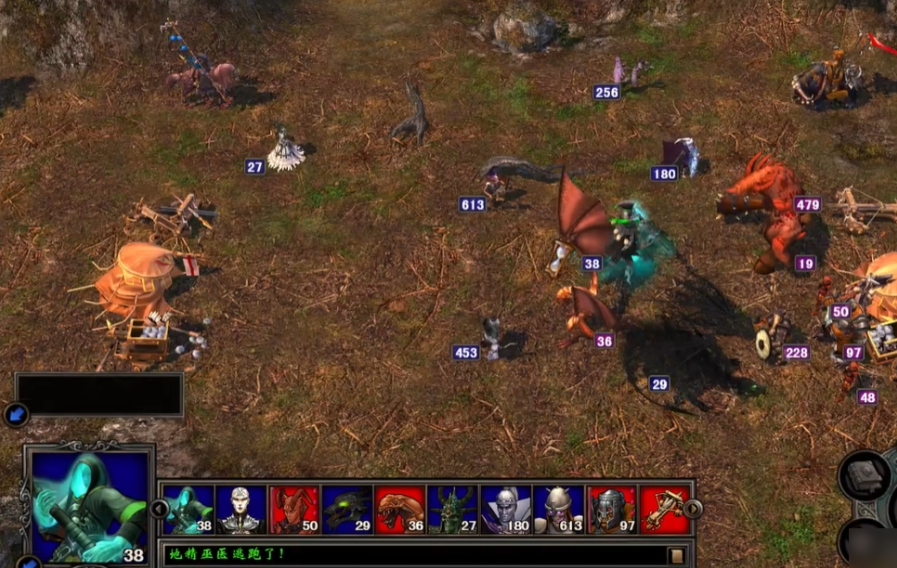Select the ghost unit portrait with 38
Viewport: 897px width, 568px height.
point(189,510)
